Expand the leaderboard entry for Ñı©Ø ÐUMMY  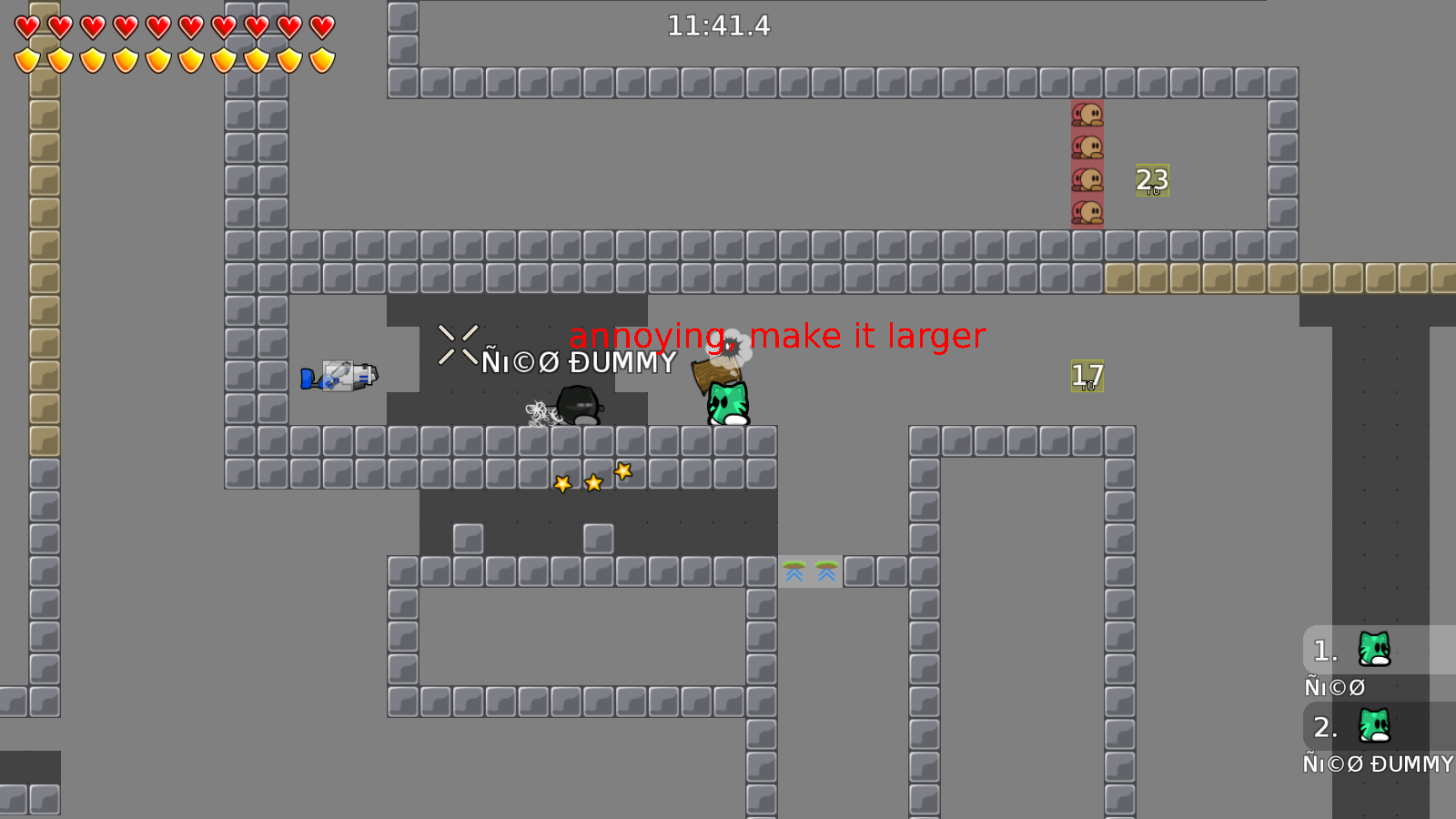(x=1376, y=764)
